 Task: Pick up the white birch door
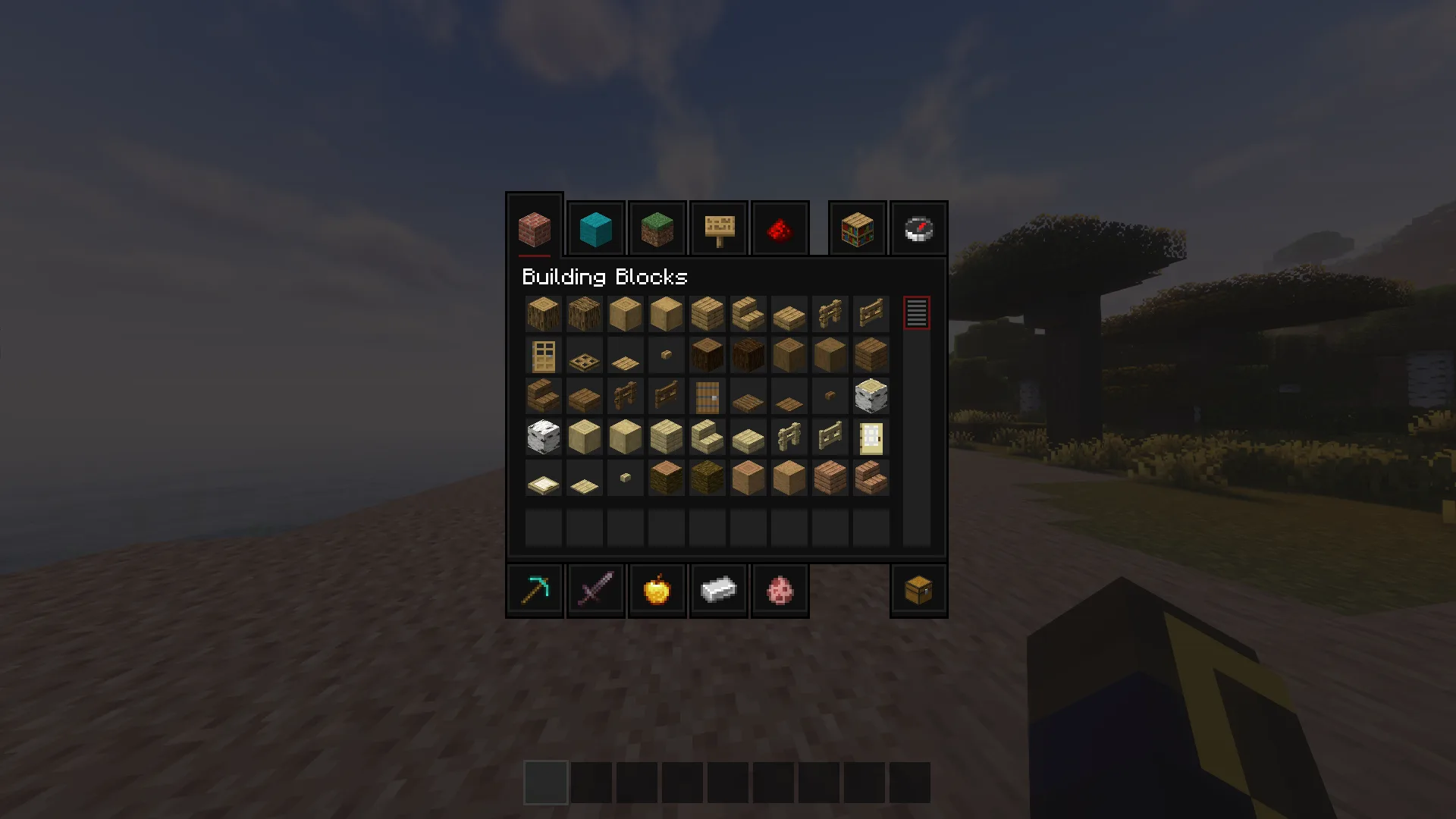871,437
